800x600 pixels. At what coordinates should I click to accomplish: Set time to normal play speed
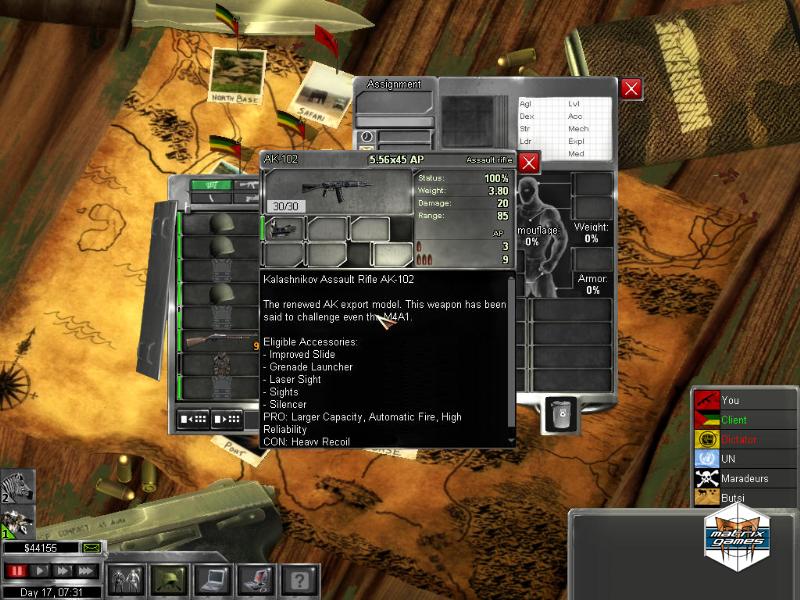click(41, 571)
